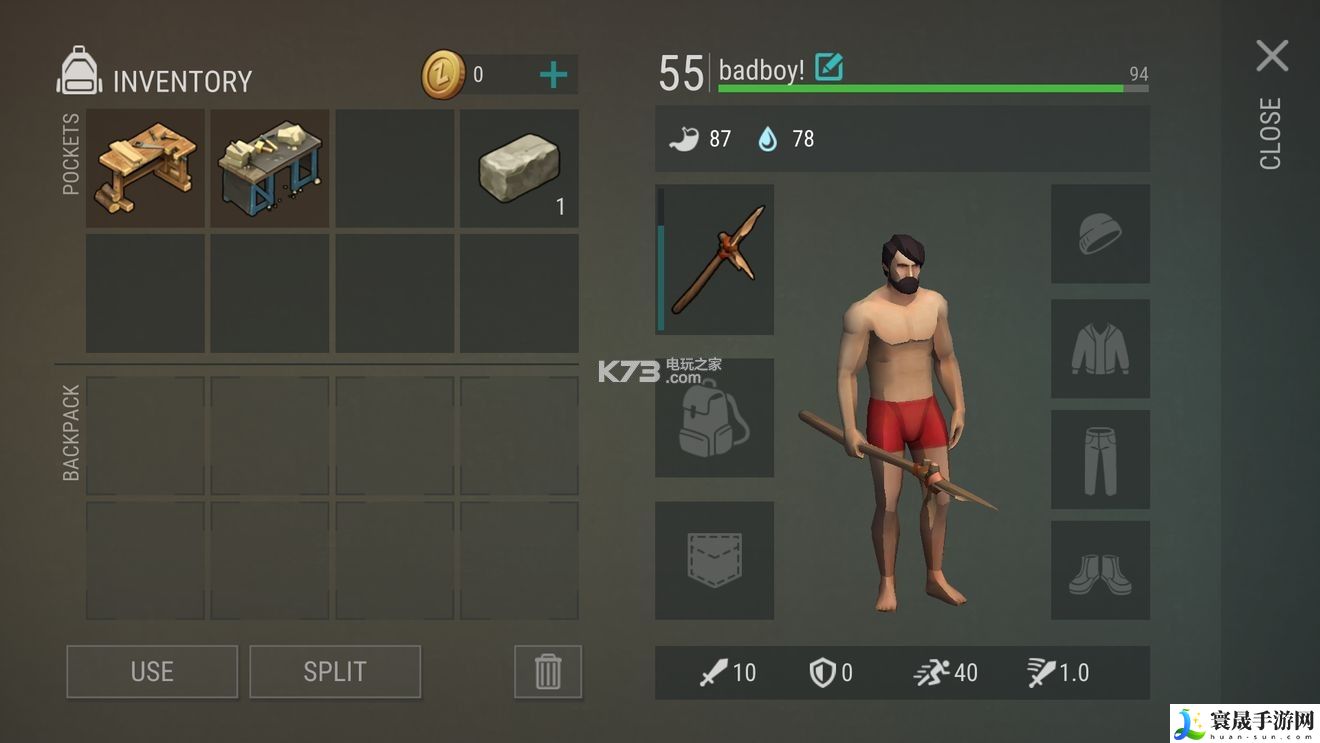The width and height of the screenshot is (1320, 743).
Task: Select the empty hat equipment slot
Action: tap(1100, 234)
